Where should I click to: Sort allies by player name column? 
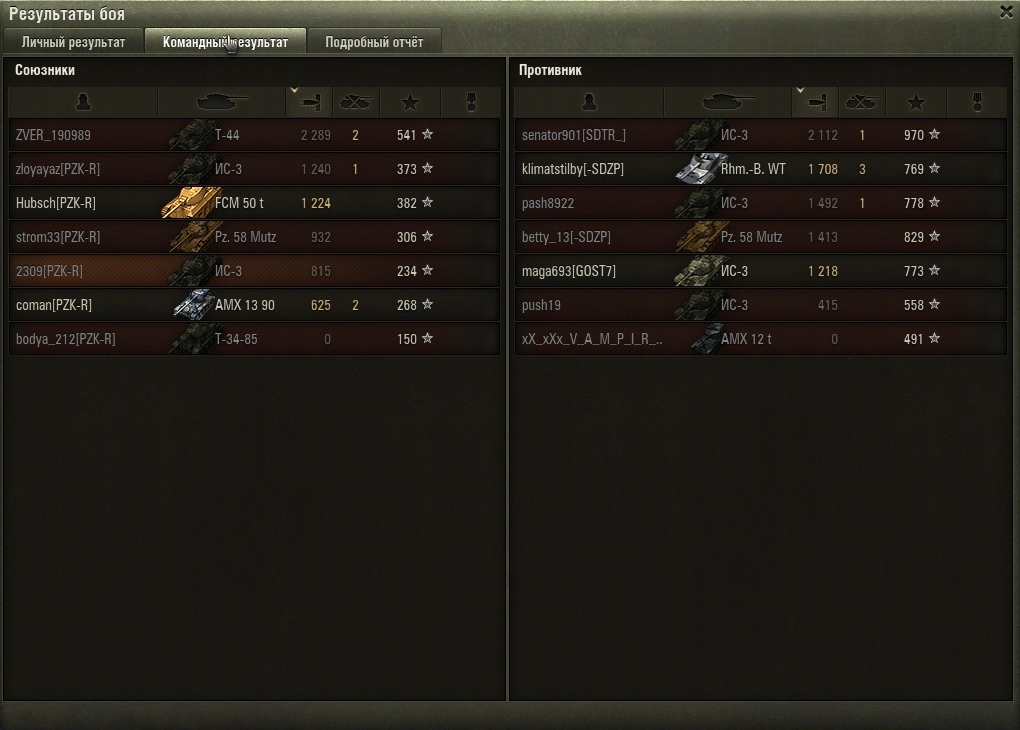[83, 102]
